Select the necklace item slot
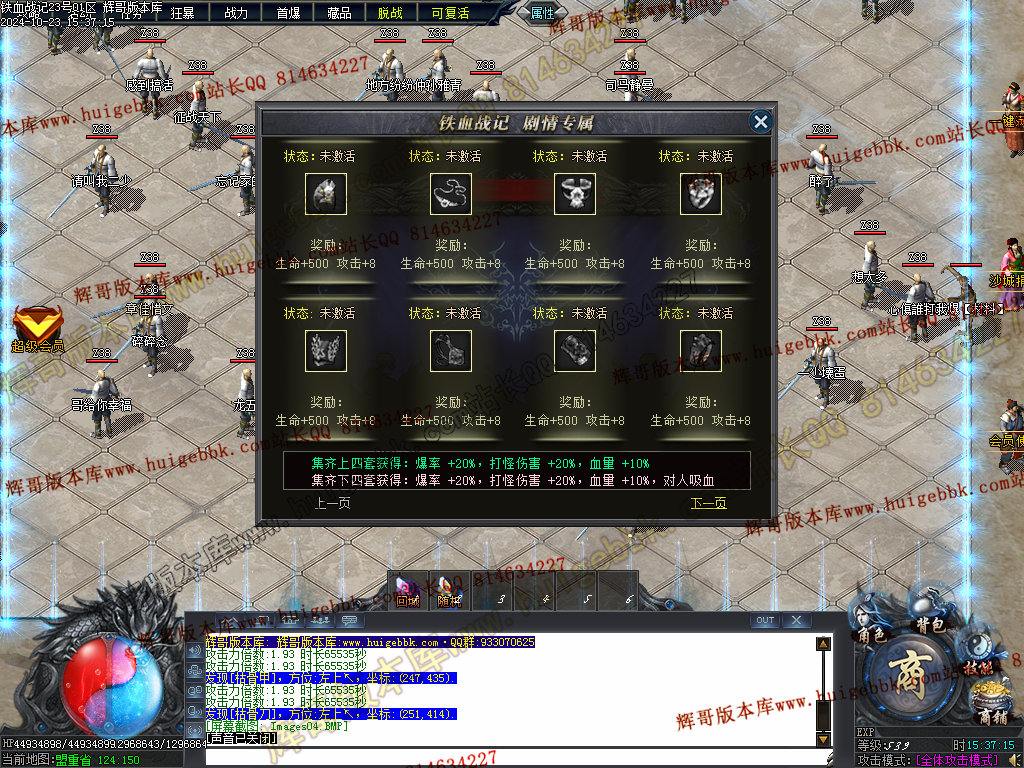The width and height of the screenshot is (1024, 768). click(451, 194)
